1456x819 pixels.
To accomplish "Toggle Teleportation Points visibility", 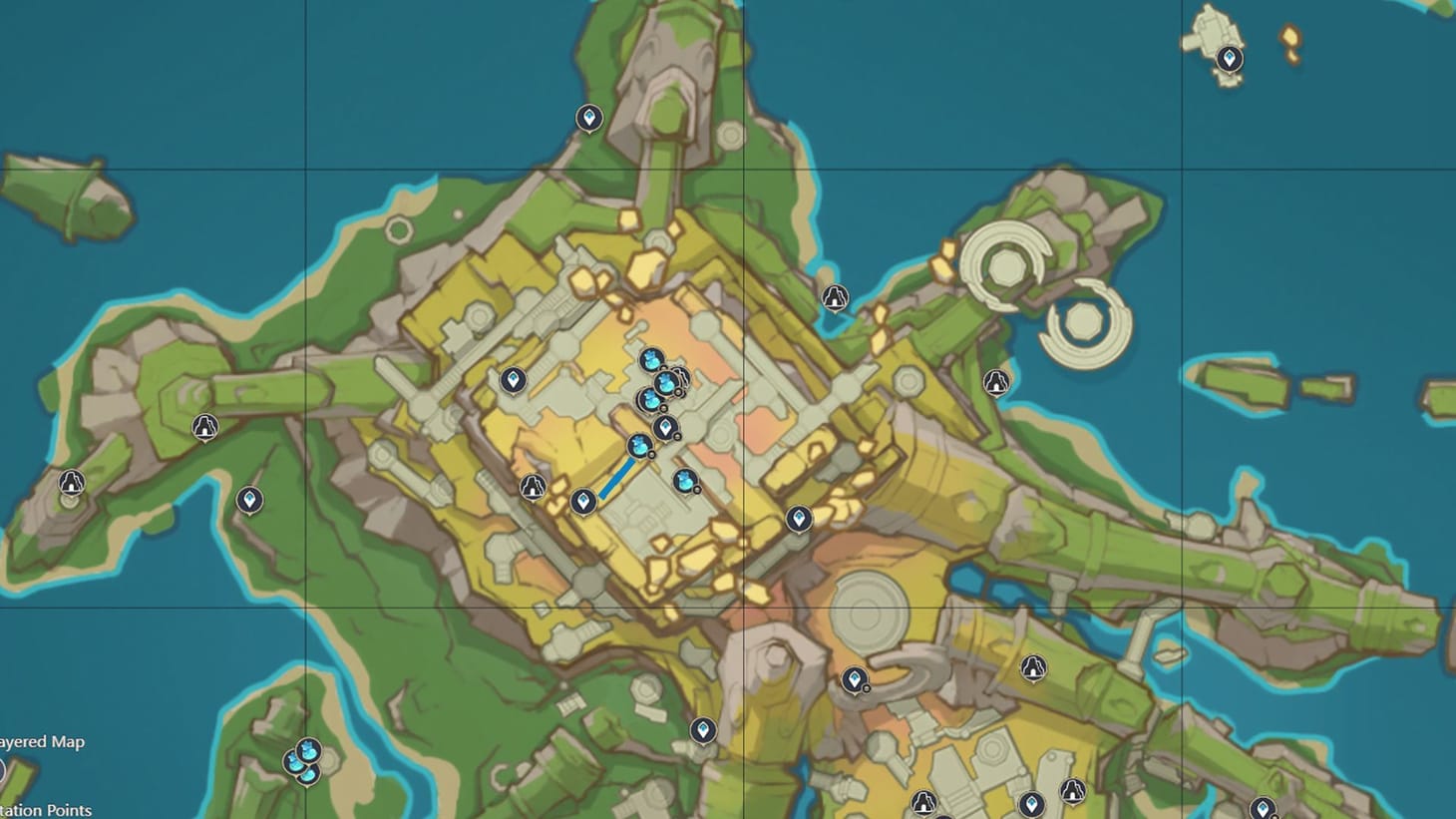I will click(x=47, y=811).
